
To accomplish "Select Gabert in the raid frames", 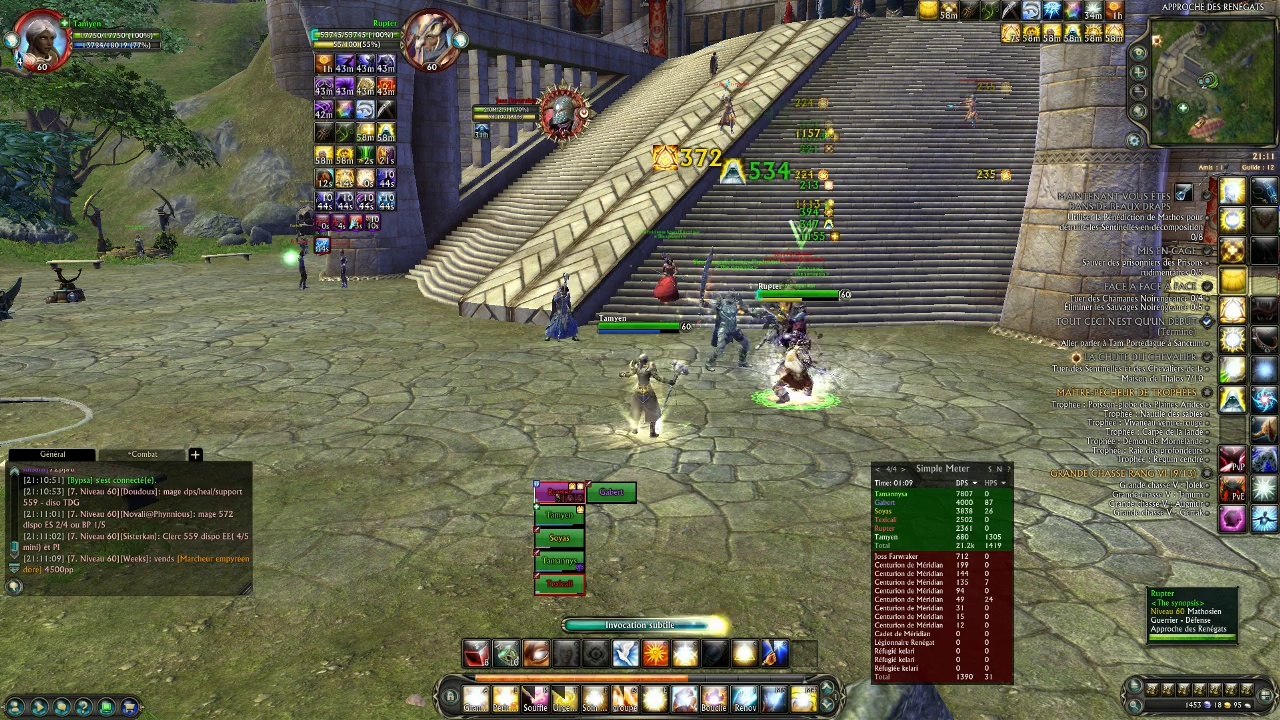I will (611, 492).
